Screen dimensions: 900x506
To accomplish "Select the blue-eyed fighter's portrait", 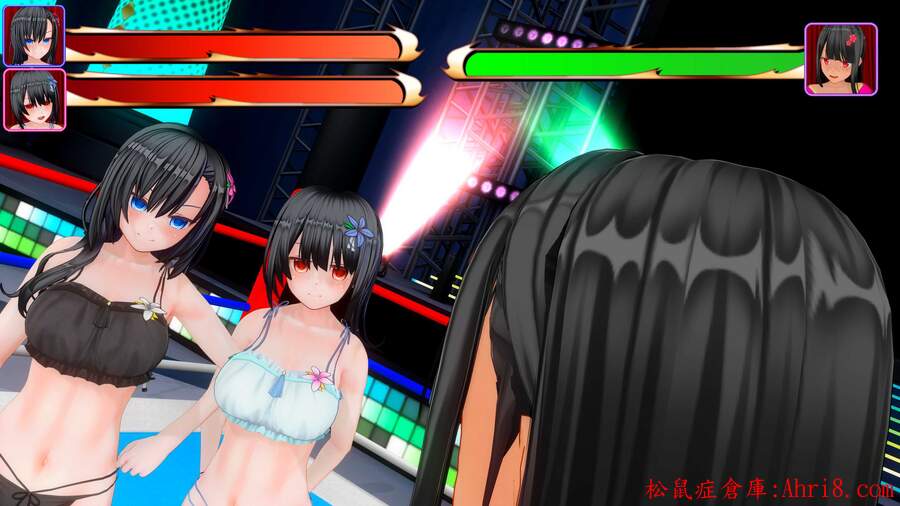I will (34, 36).
